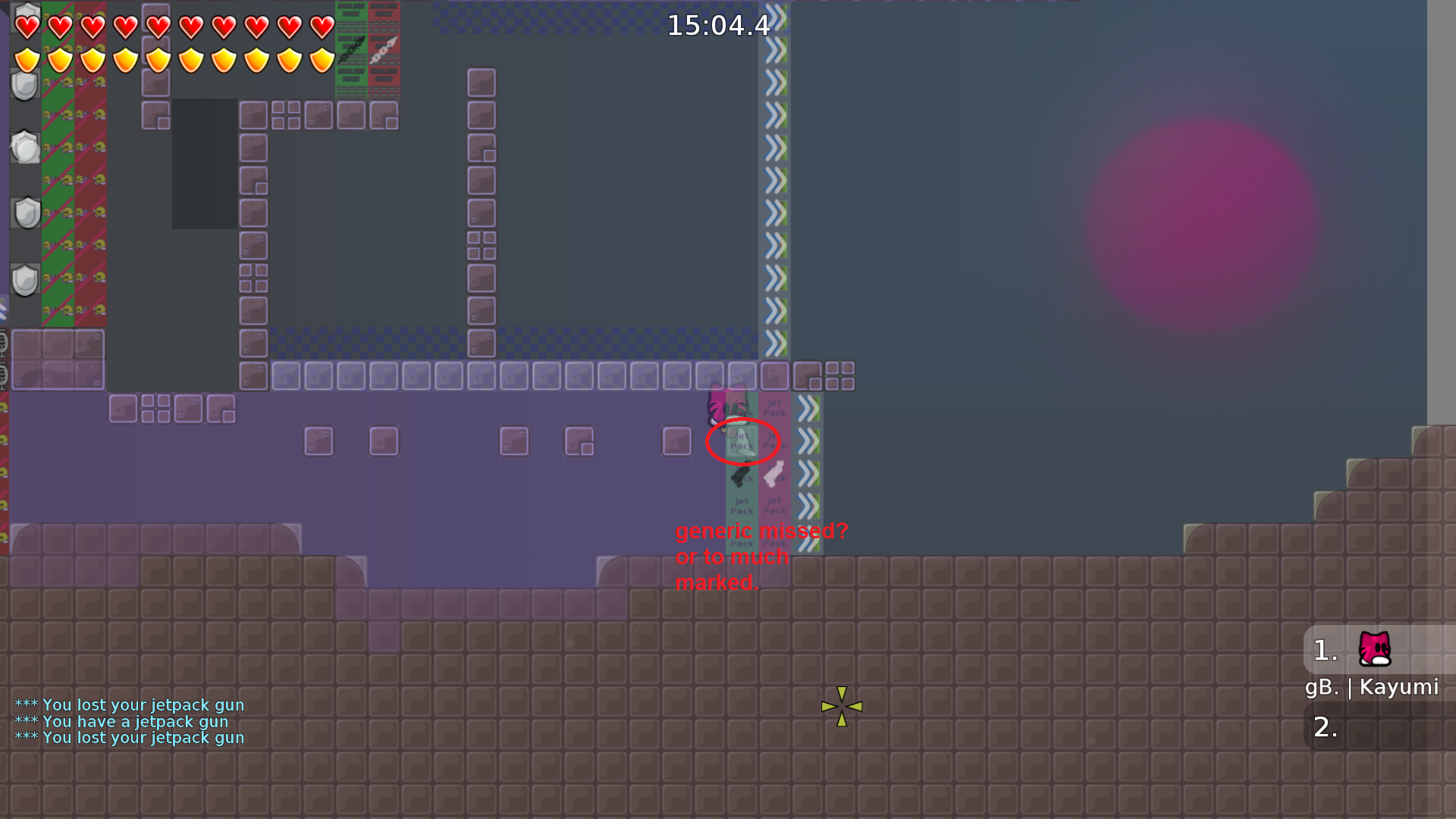
Task: Click the white shotgun pickup icon
Action: pyautogui.click(x=774, y=474)
